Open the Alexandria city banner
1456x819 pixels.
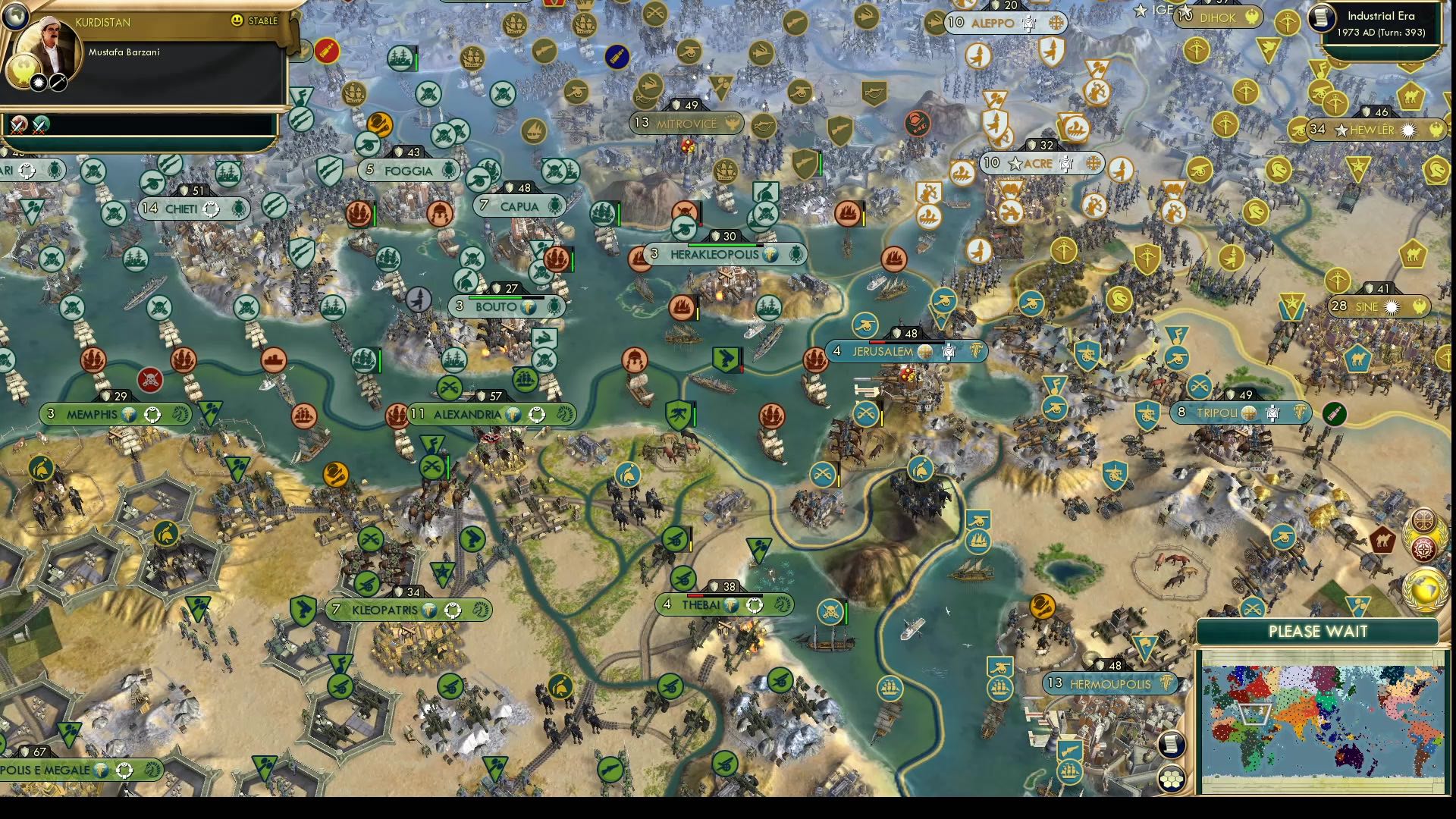coord(466,414)
